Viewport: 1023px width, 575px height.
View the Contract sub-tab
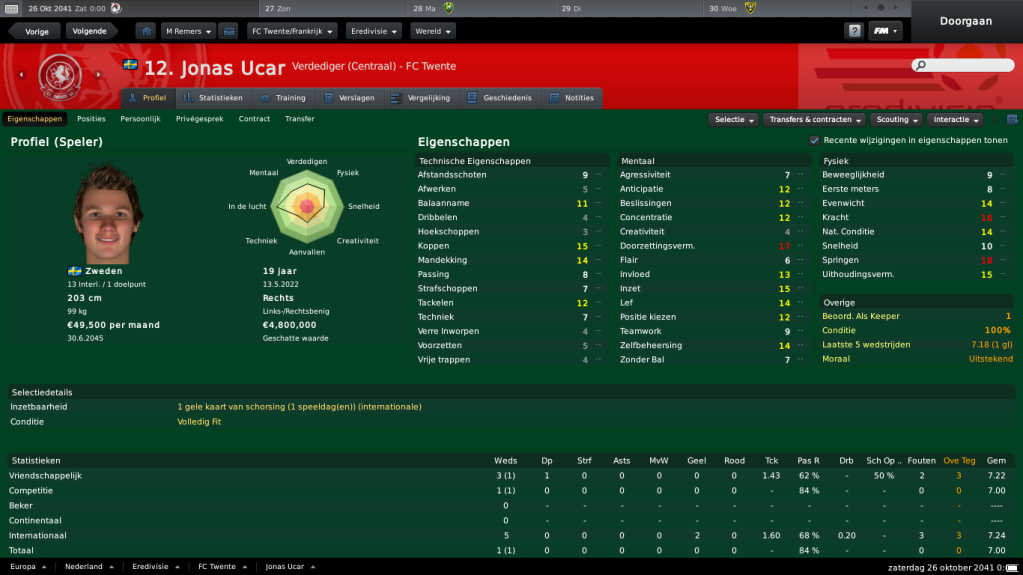pyautogui.click(x=254, y=119)
